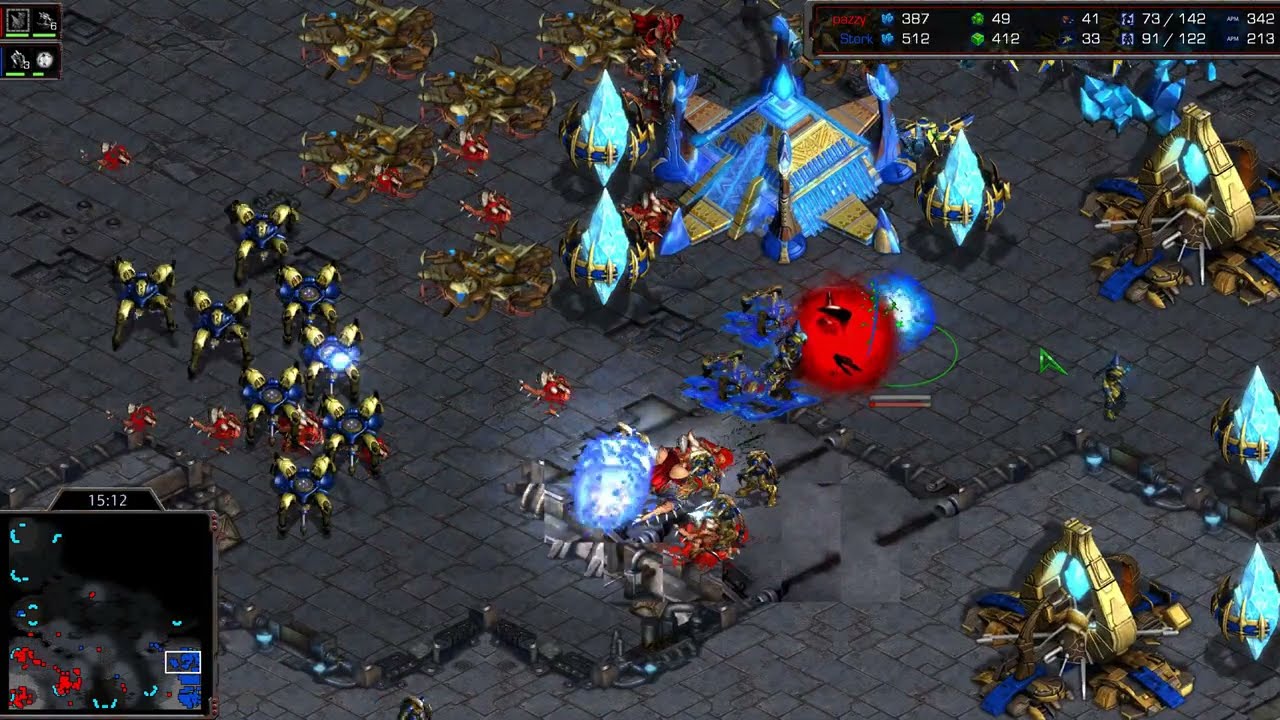Image resolution: width=1280 pixels, height=720 pixels.
Task: Select the white sphere upgrade icon
Action: [x=45, y=60]
